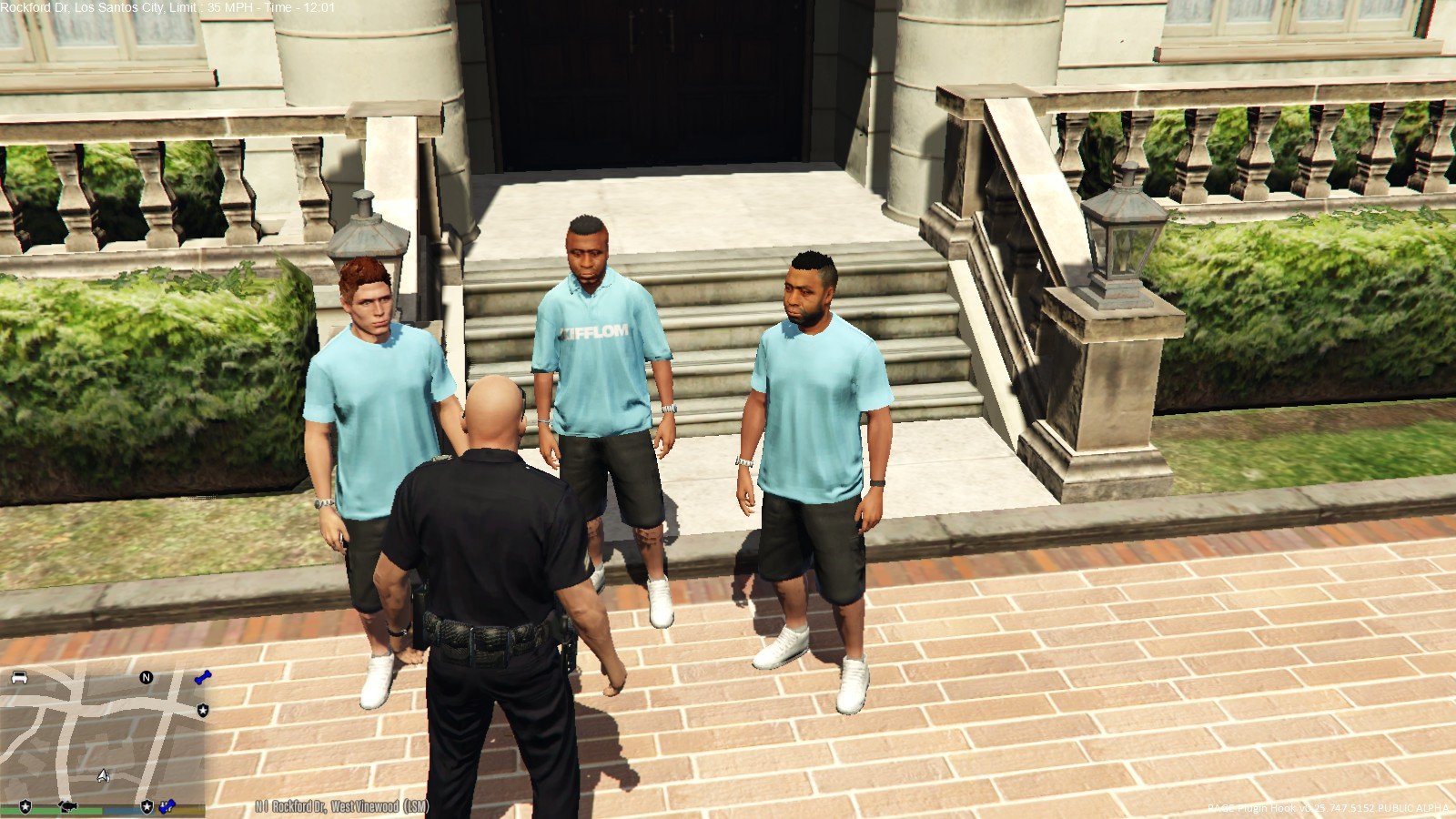Viewport: 1456px width, 819px height.
Task: Click the Rockford Dr, West Vinewood location label
Action: (341, 807)
